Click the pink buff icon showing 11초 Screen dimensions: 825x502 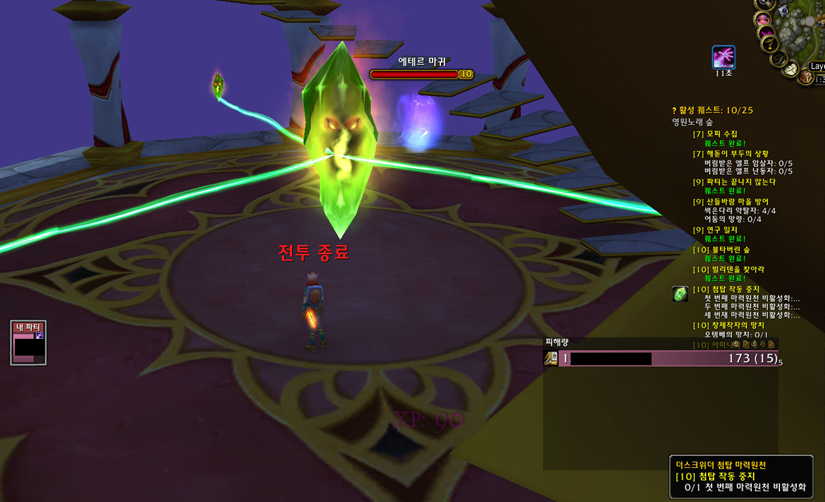tap(723, 56)
